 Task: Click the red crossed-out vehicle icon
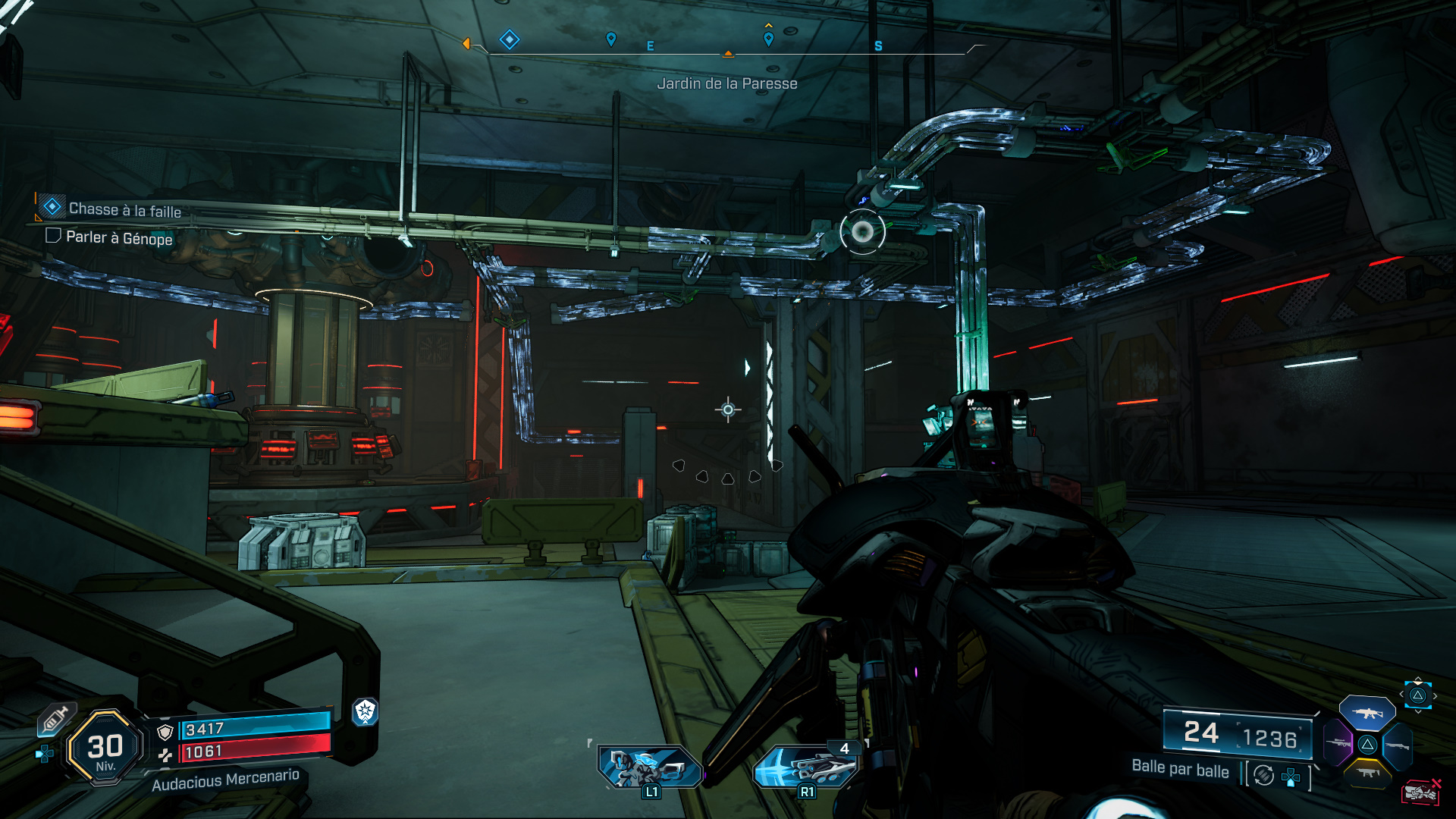(x=1420, y=792)
